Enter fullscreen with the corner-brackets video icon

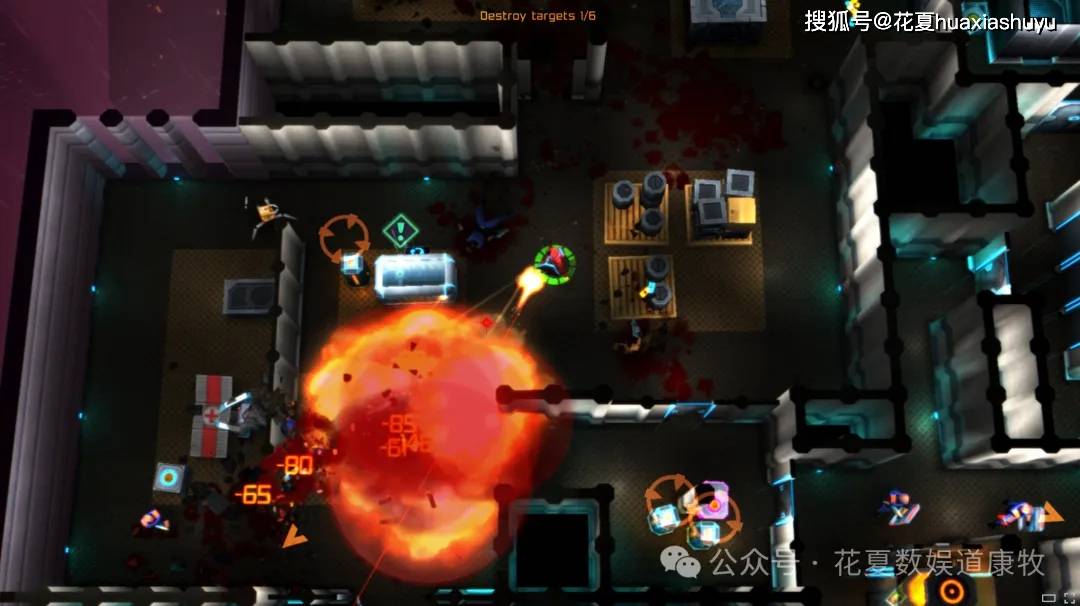(1067, 597)
